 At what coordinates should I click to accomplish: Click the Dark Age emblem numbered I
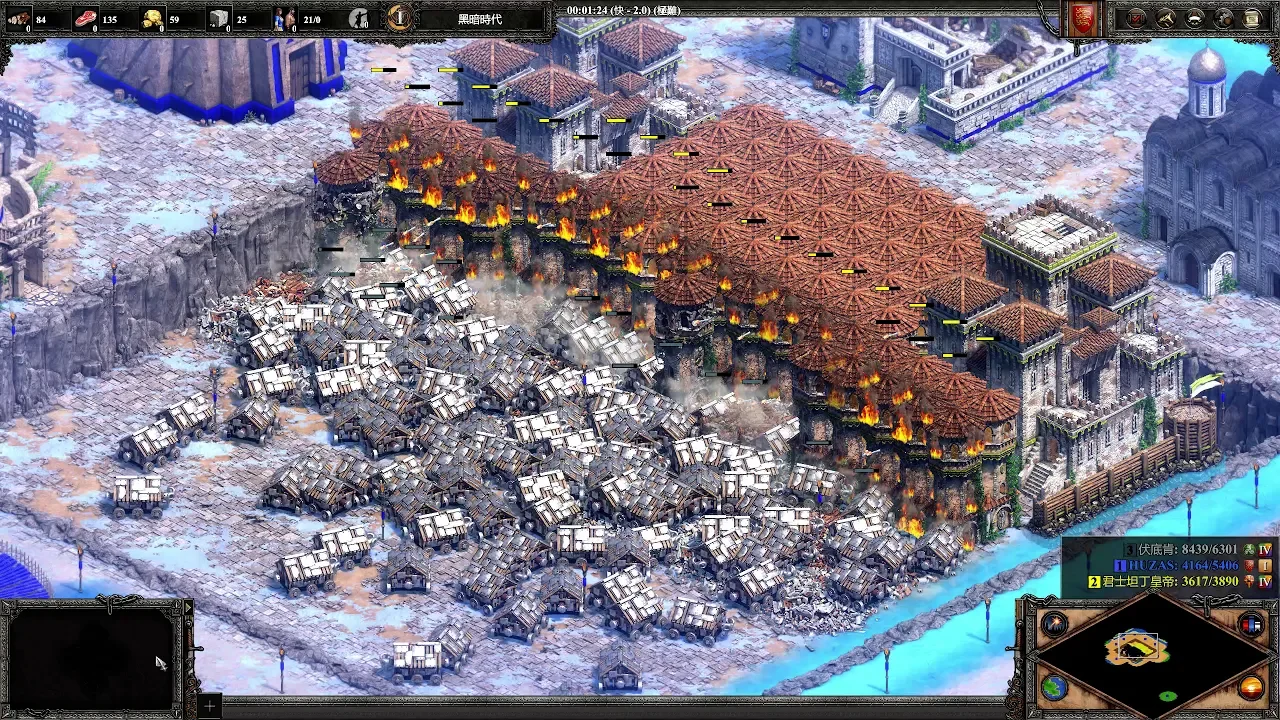pyautogui.click(x=400, y=18)
